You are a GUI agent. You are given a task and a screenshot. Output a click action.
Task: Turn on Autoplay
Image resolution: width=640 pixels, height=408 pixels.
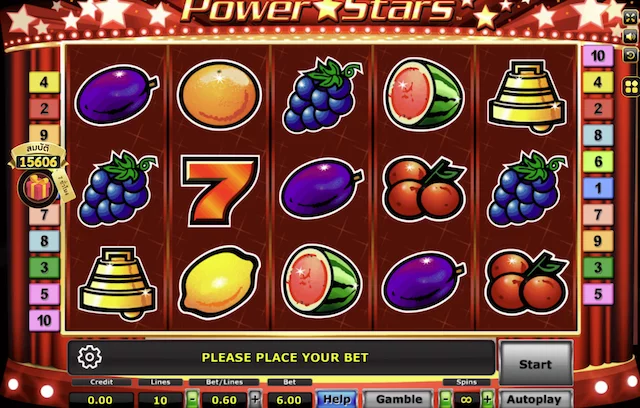pyautogui.click(x=535, y=398)
